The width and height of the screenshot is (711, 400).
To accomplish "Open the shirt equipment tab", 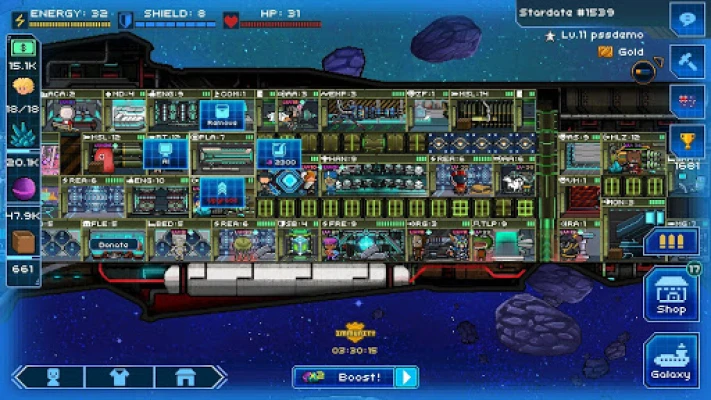I will point(119,377).
